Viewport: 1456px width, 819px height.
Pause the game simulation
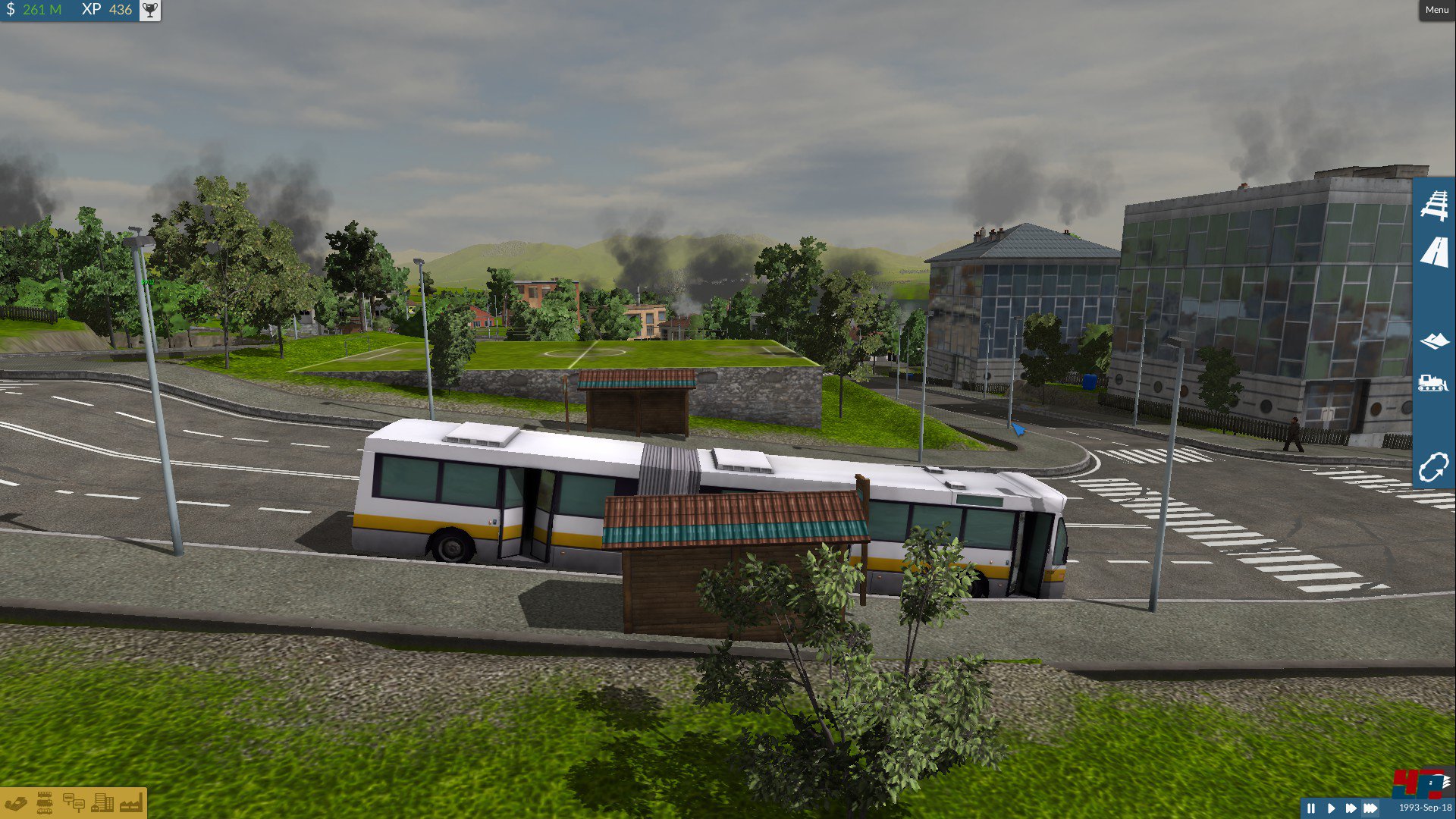pos(1310,808)
